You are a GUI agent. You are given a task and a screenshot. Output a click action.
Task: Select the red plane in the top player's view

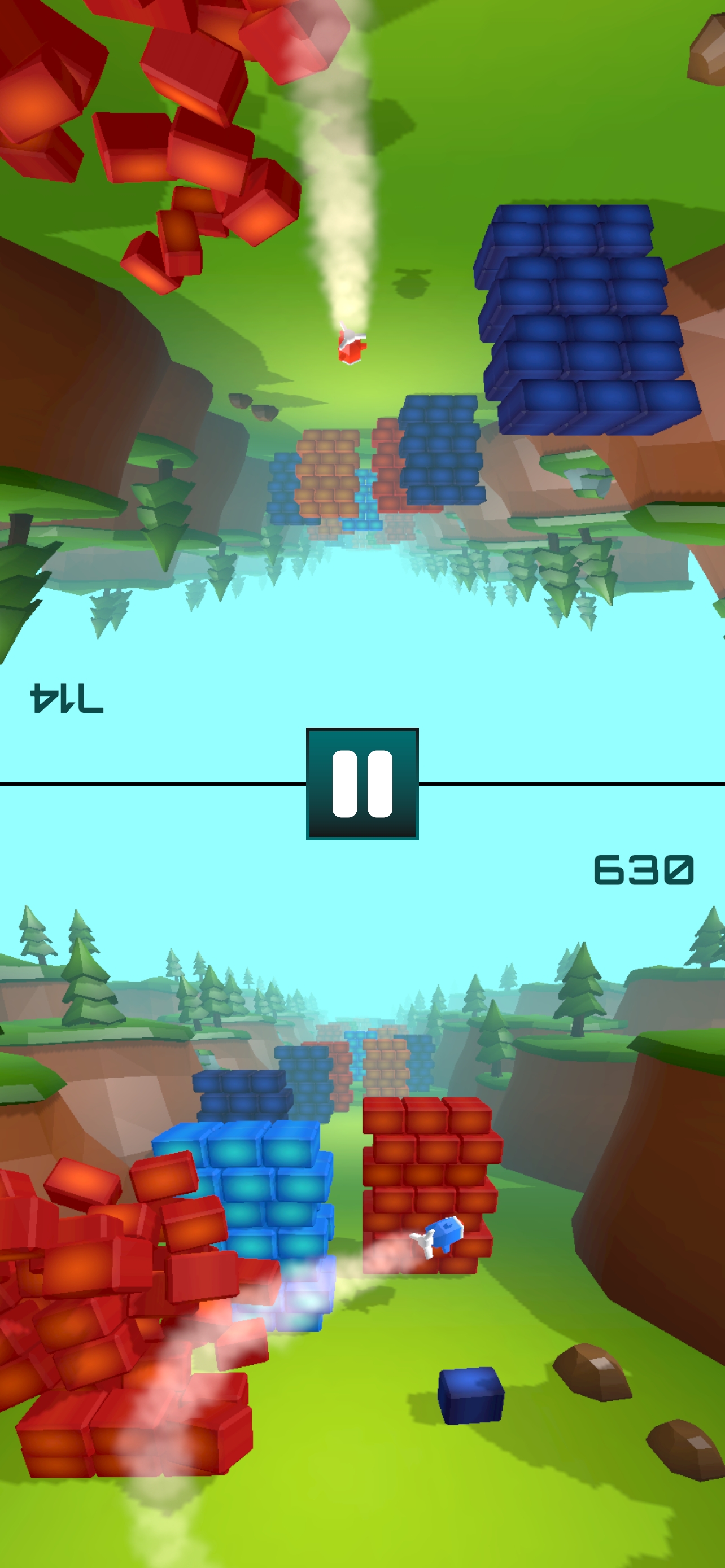(x=352, y=347)
